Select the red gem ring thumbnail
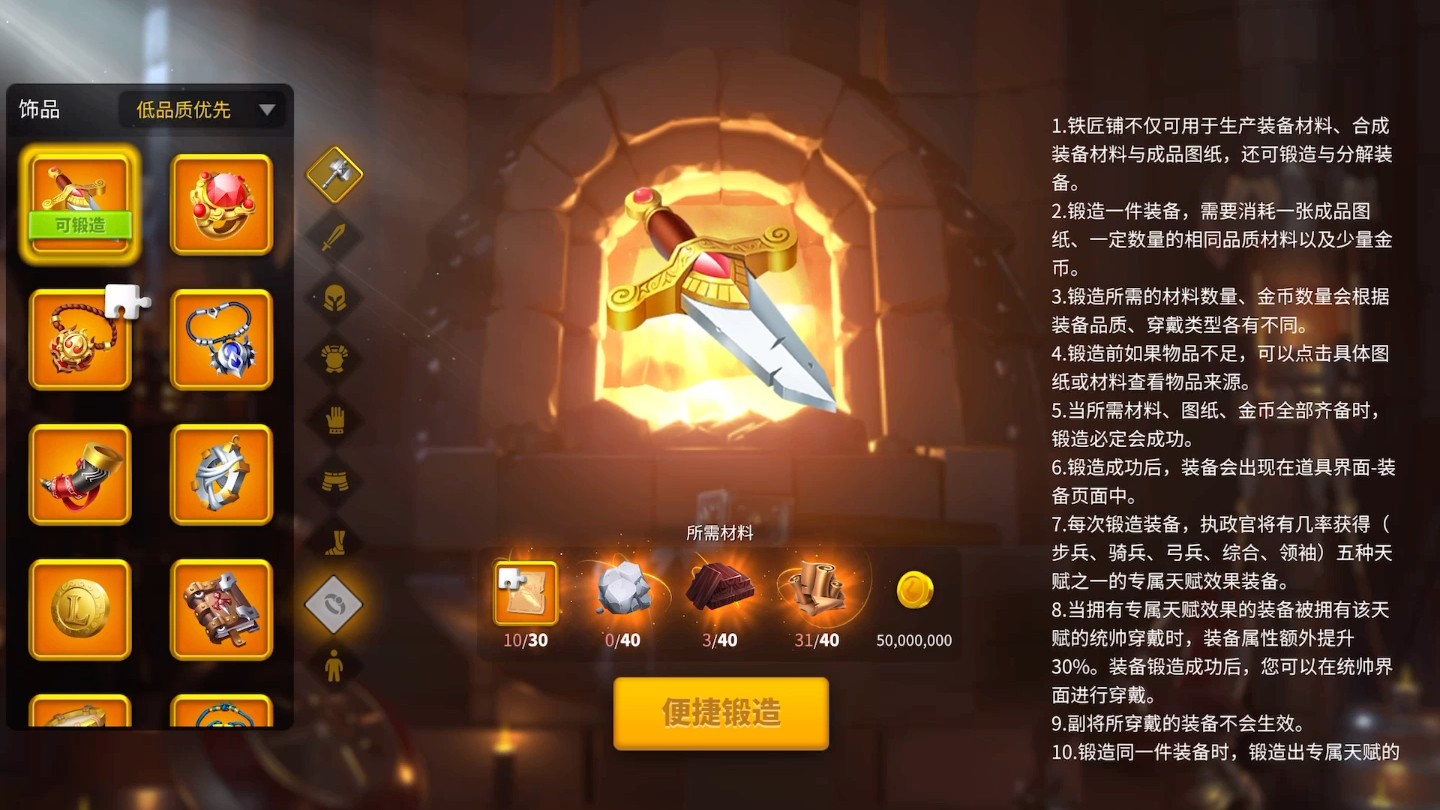The image size is (1440, 810). 220,204
